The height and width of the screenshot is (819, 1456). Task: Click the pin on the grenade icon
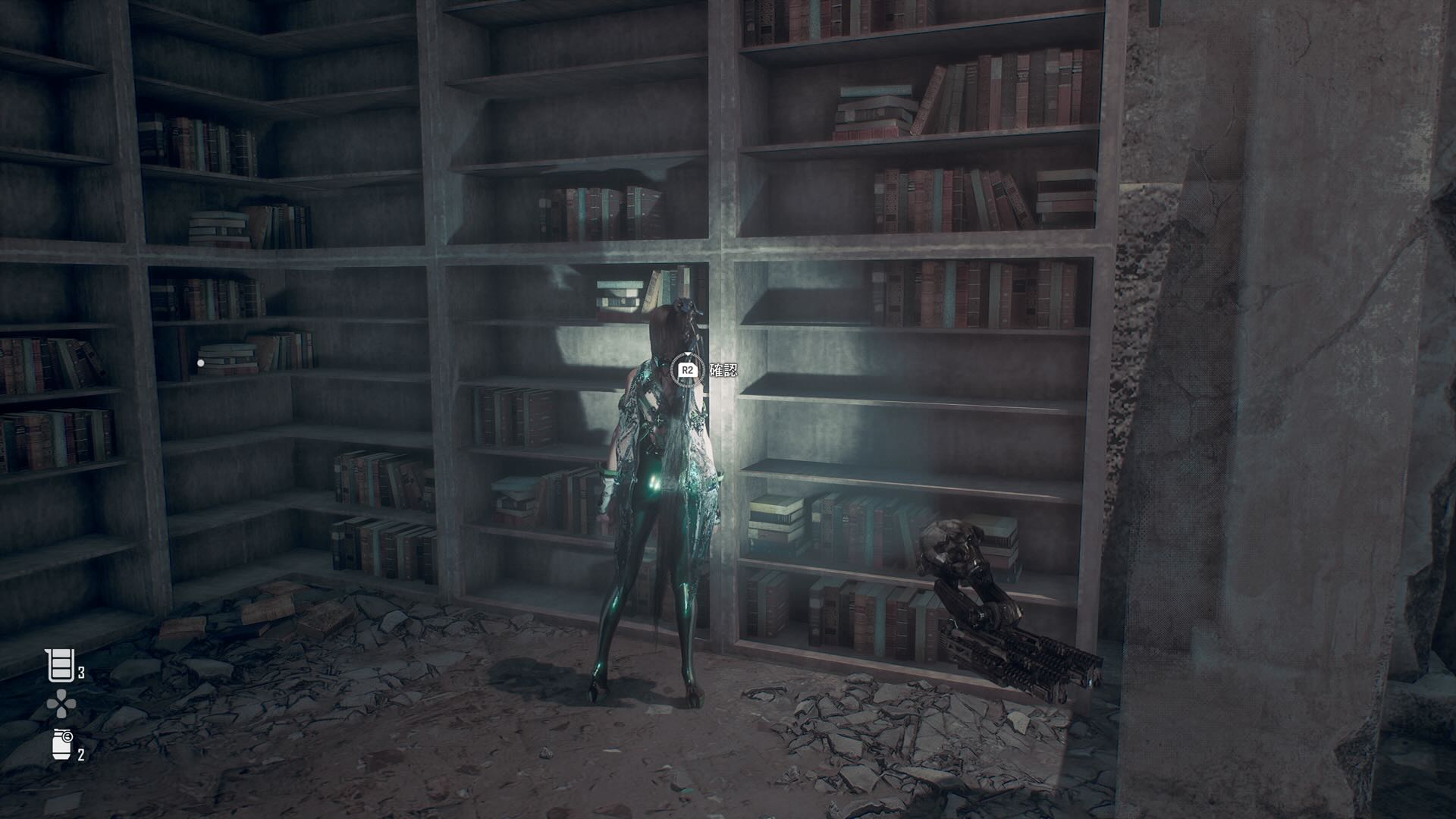click(x=67, y=736)
